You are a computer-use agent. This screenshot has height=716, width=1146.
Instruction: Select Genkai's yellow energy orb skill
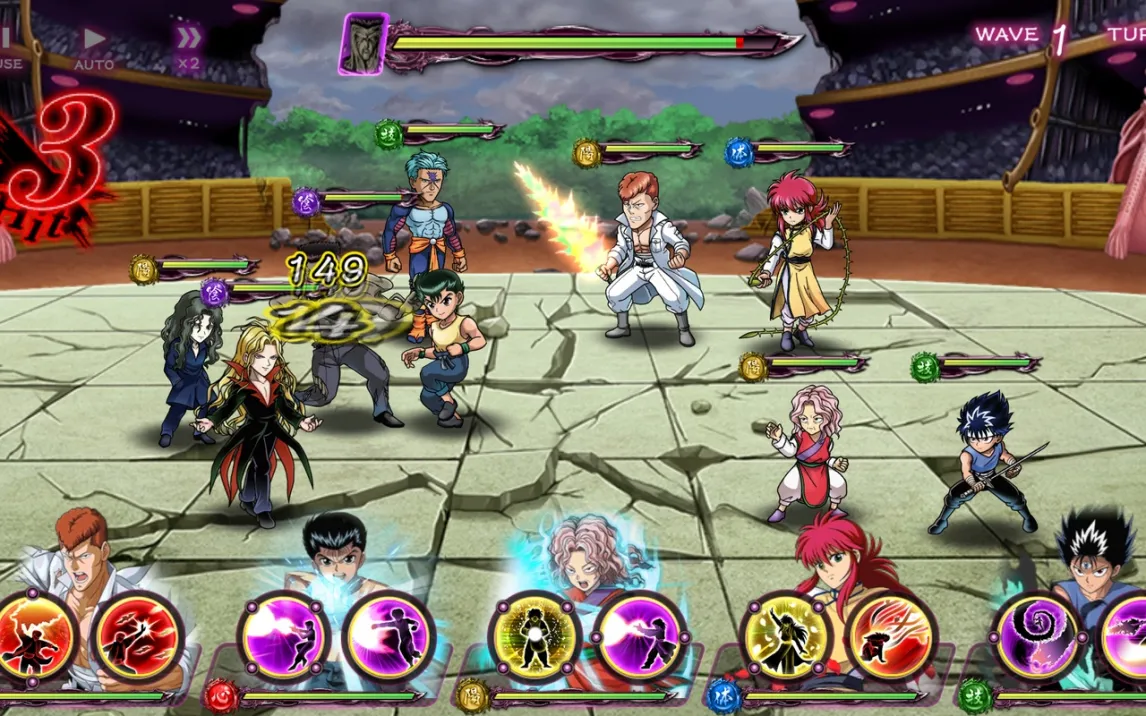pos(535,637)
